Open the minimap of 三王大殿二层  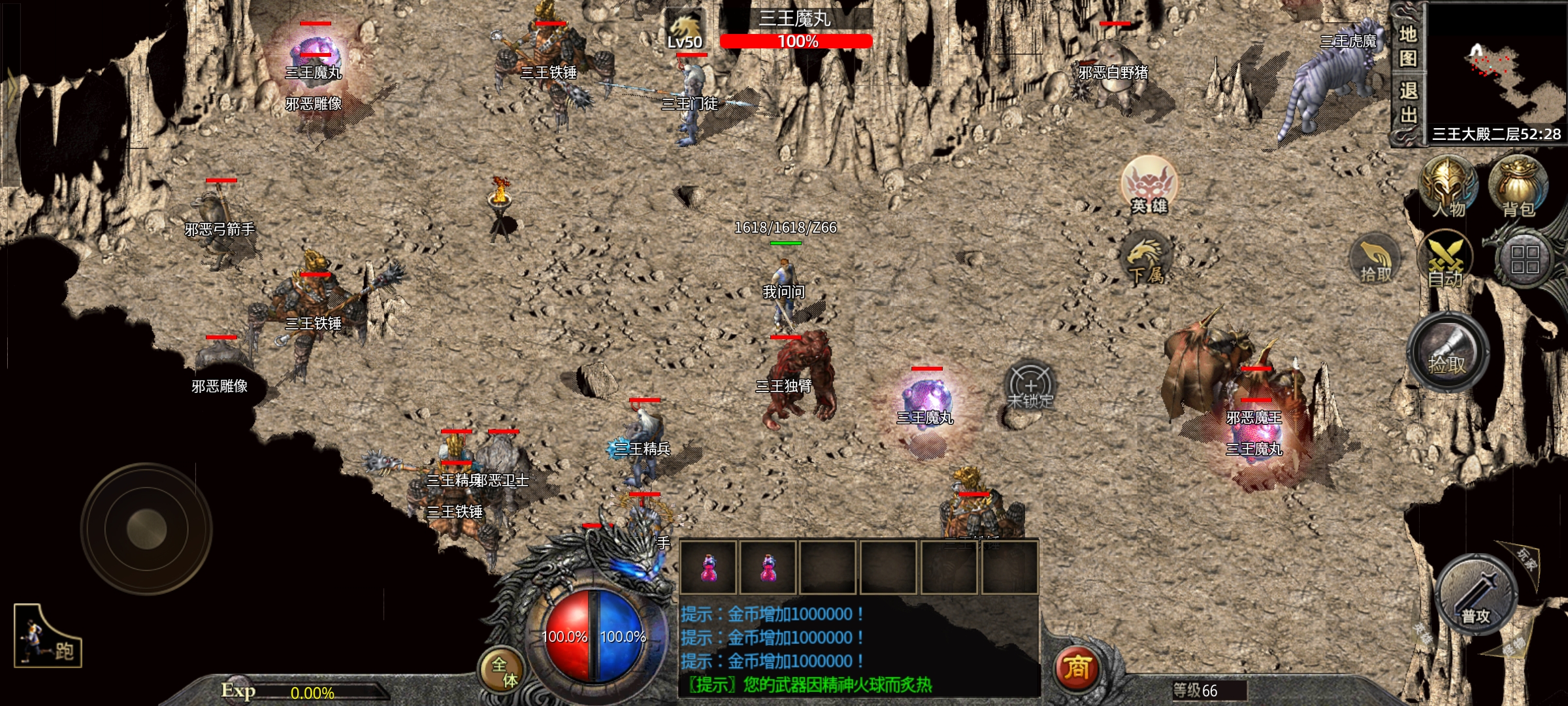point(1496,65)
